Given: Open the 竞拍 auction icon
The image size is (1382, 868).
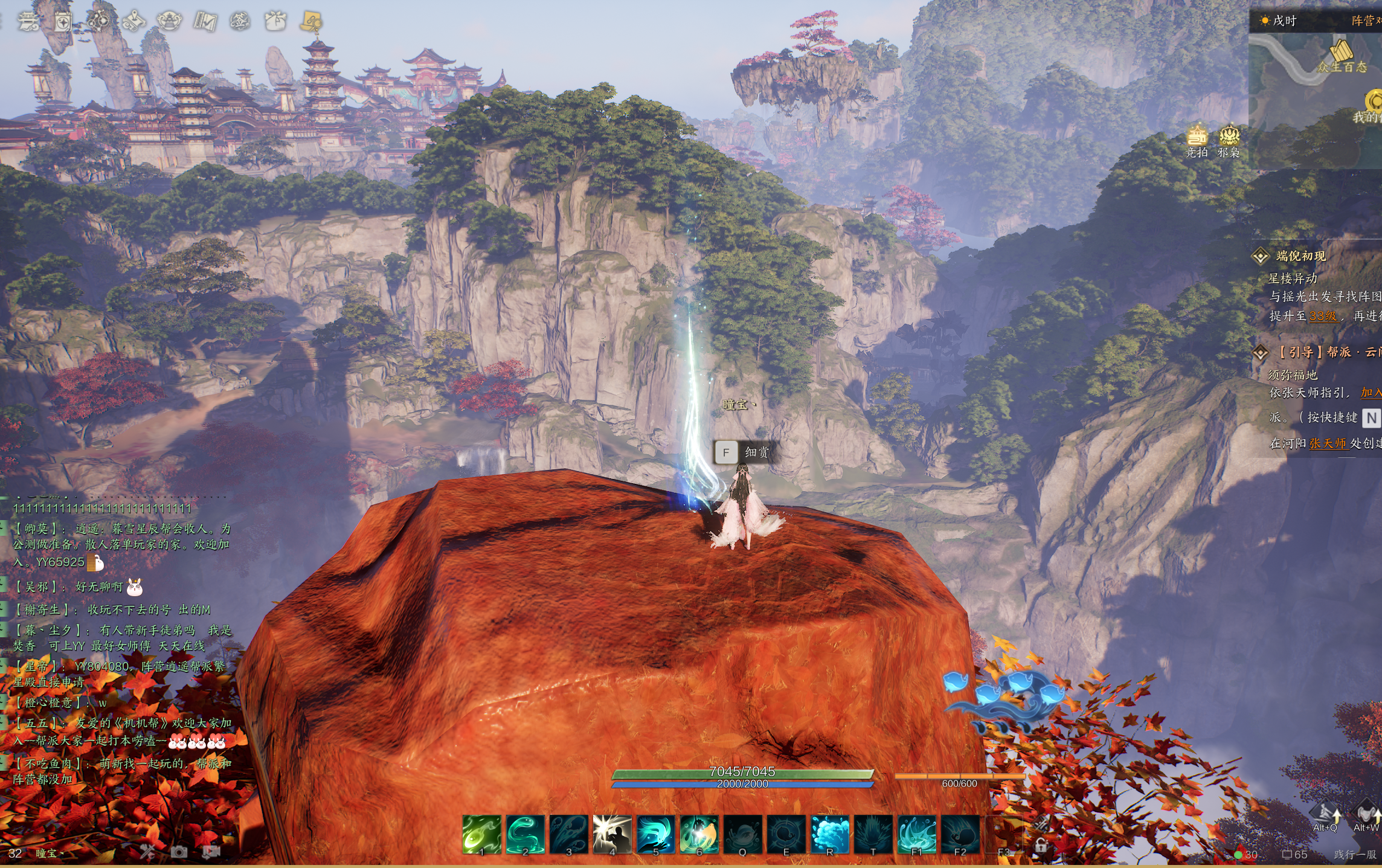Looking at the screenshot, I should [x=1197, y=141].
